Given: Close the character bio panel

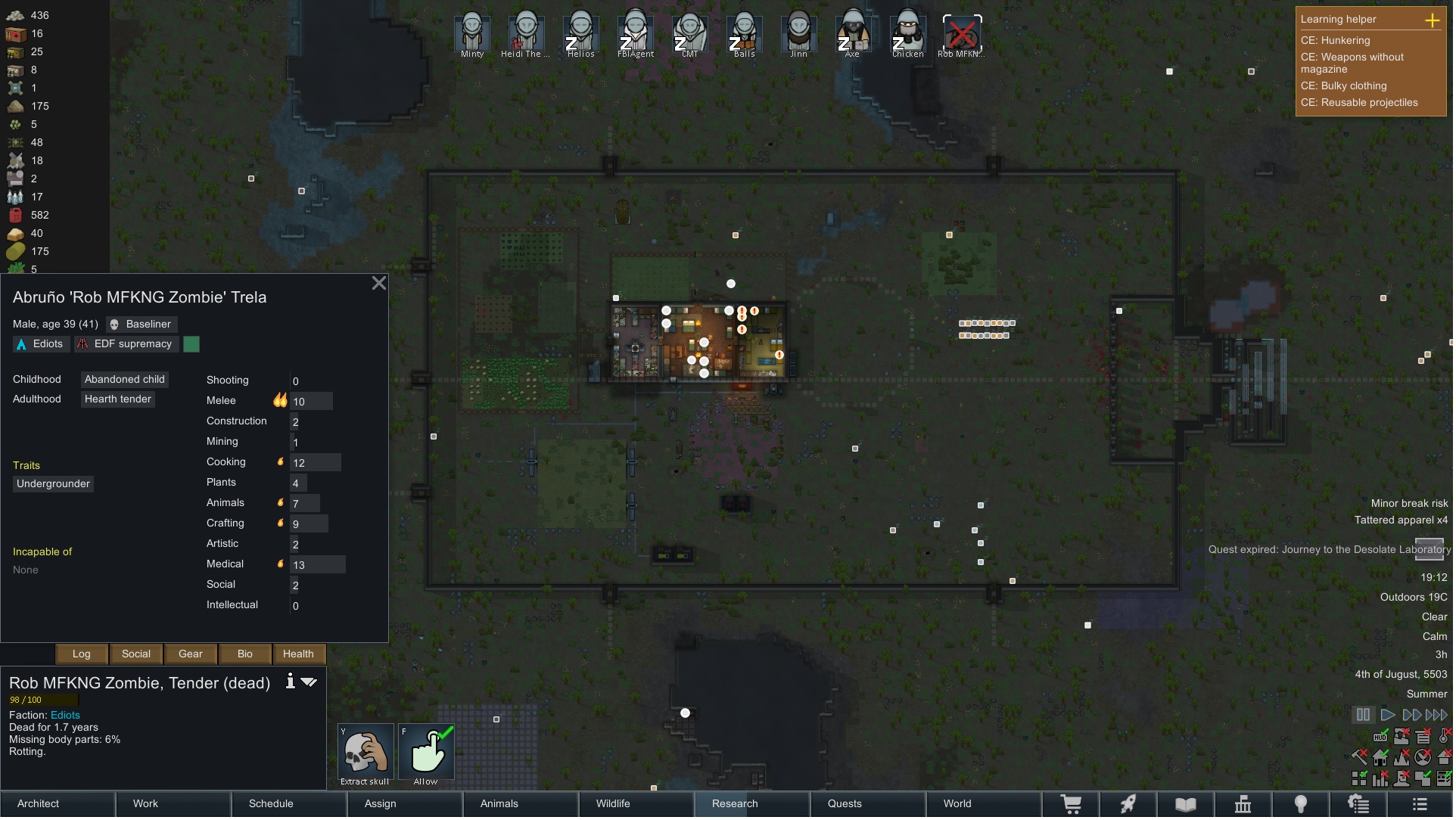Looking at the screenshot, I should click(379, 284).
